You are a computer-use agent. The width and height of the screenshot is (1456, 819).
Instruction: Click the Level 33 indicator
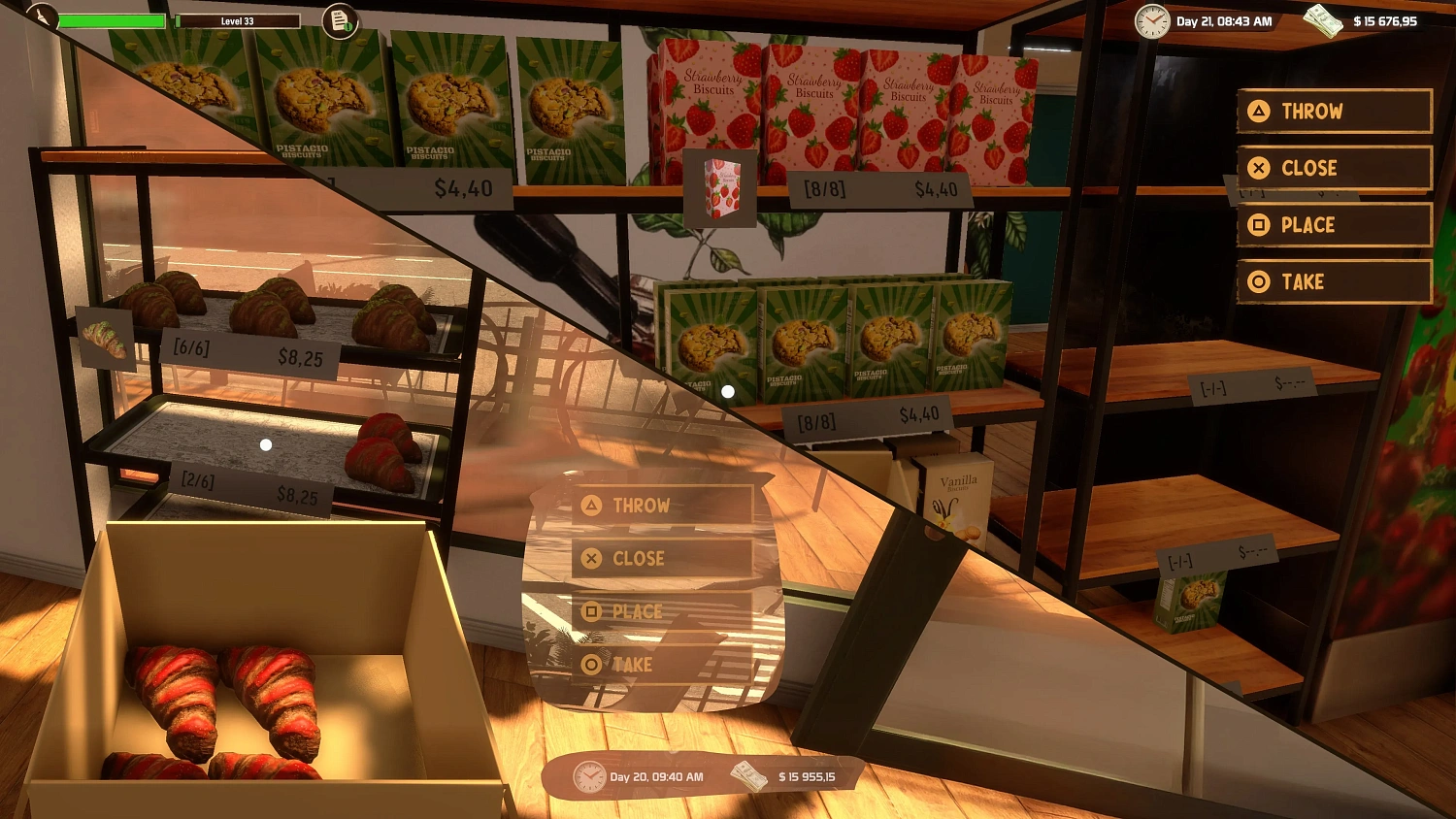click(x=239, y=18)
